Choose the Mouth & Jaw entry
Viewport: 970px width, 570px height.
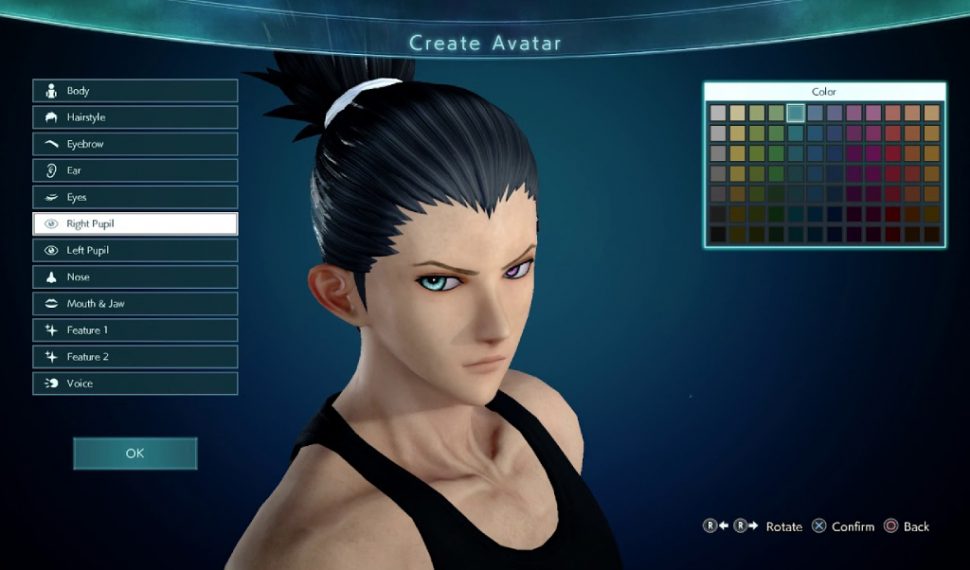[x=135, y=303]
